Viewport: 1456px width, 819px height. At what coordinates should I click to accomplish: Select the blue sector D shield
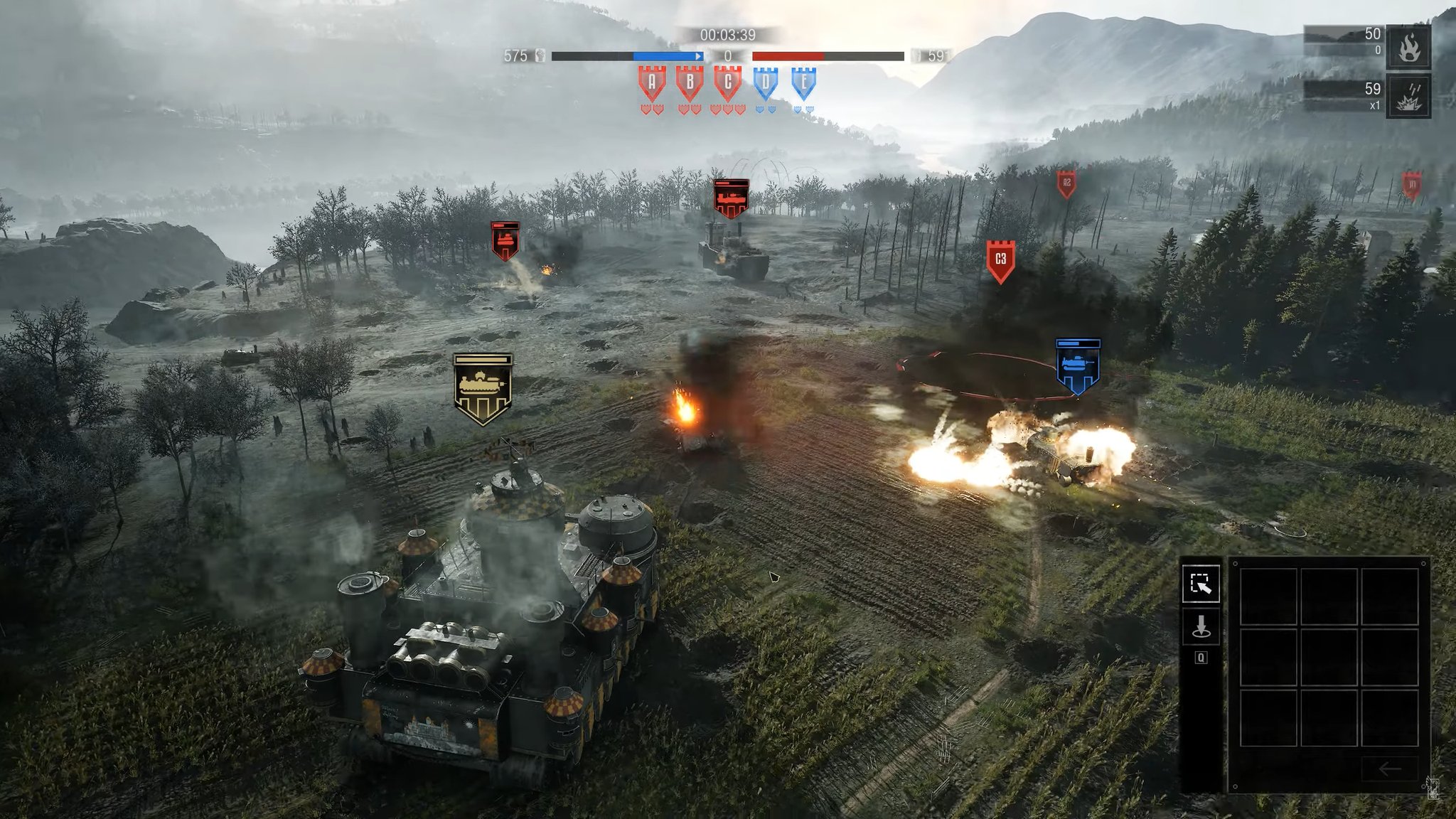(x=766, y=84)
